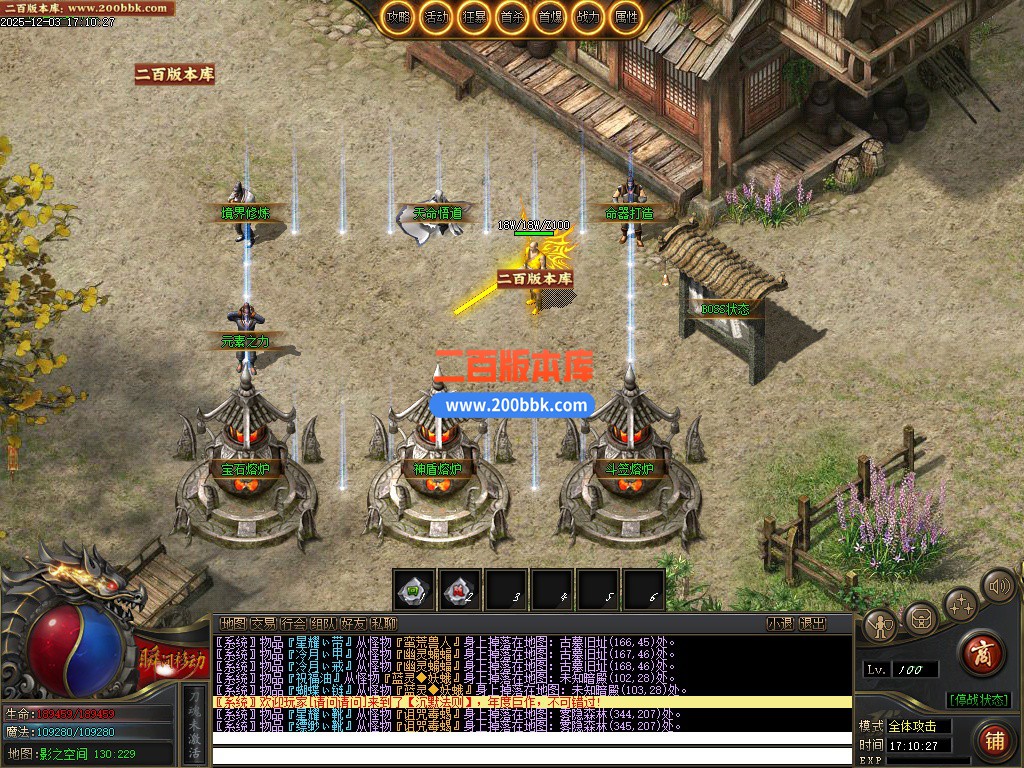Open the 首爆 first-drop menu

coord(549,17)
